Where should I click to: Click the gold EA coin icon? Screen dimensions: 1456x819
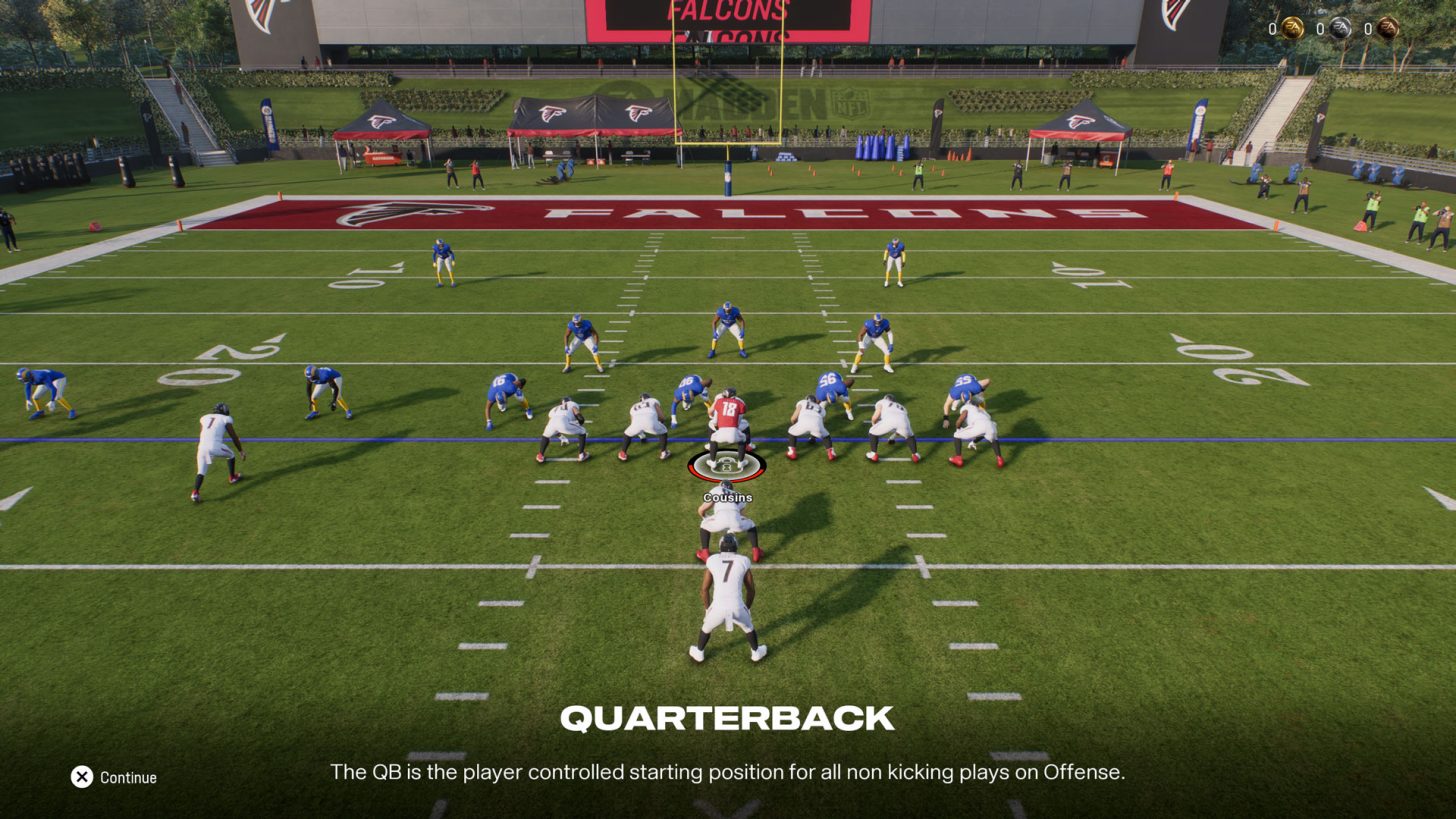pos(1292,28)
